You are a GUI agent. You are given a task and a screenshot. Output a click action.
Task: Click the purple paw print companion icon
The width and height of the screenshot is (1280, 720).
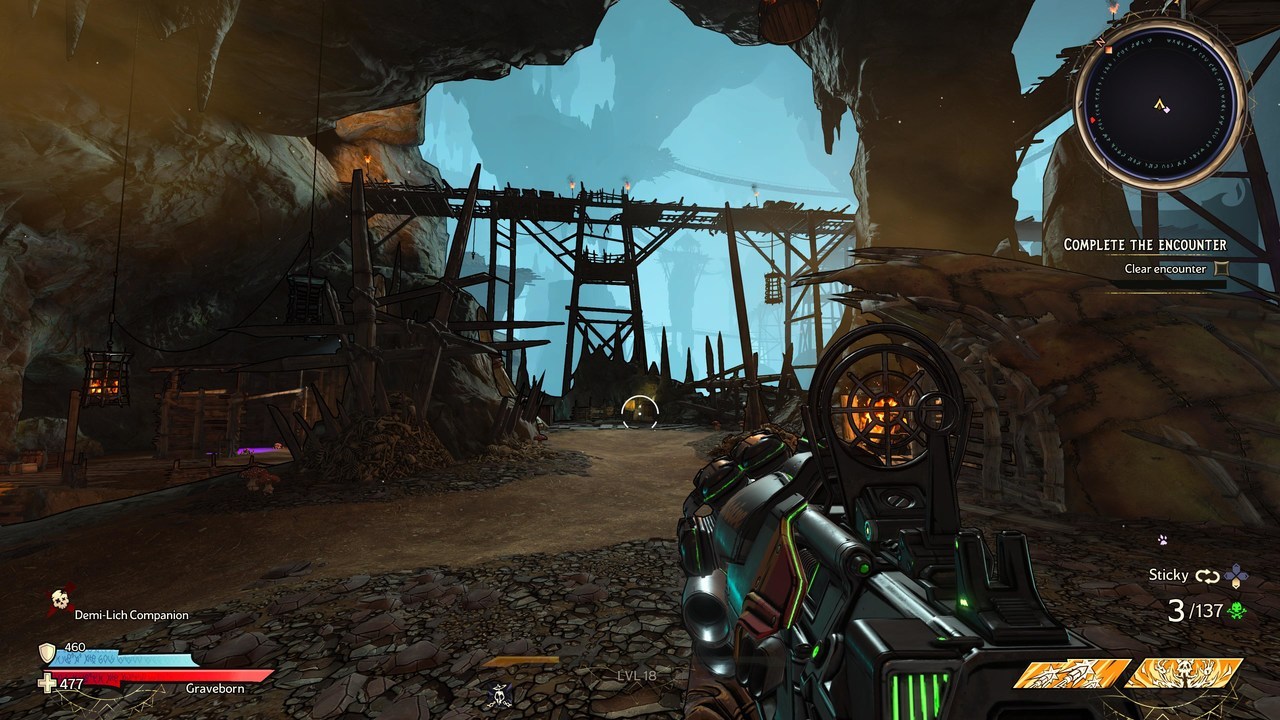coord(1162,540)
